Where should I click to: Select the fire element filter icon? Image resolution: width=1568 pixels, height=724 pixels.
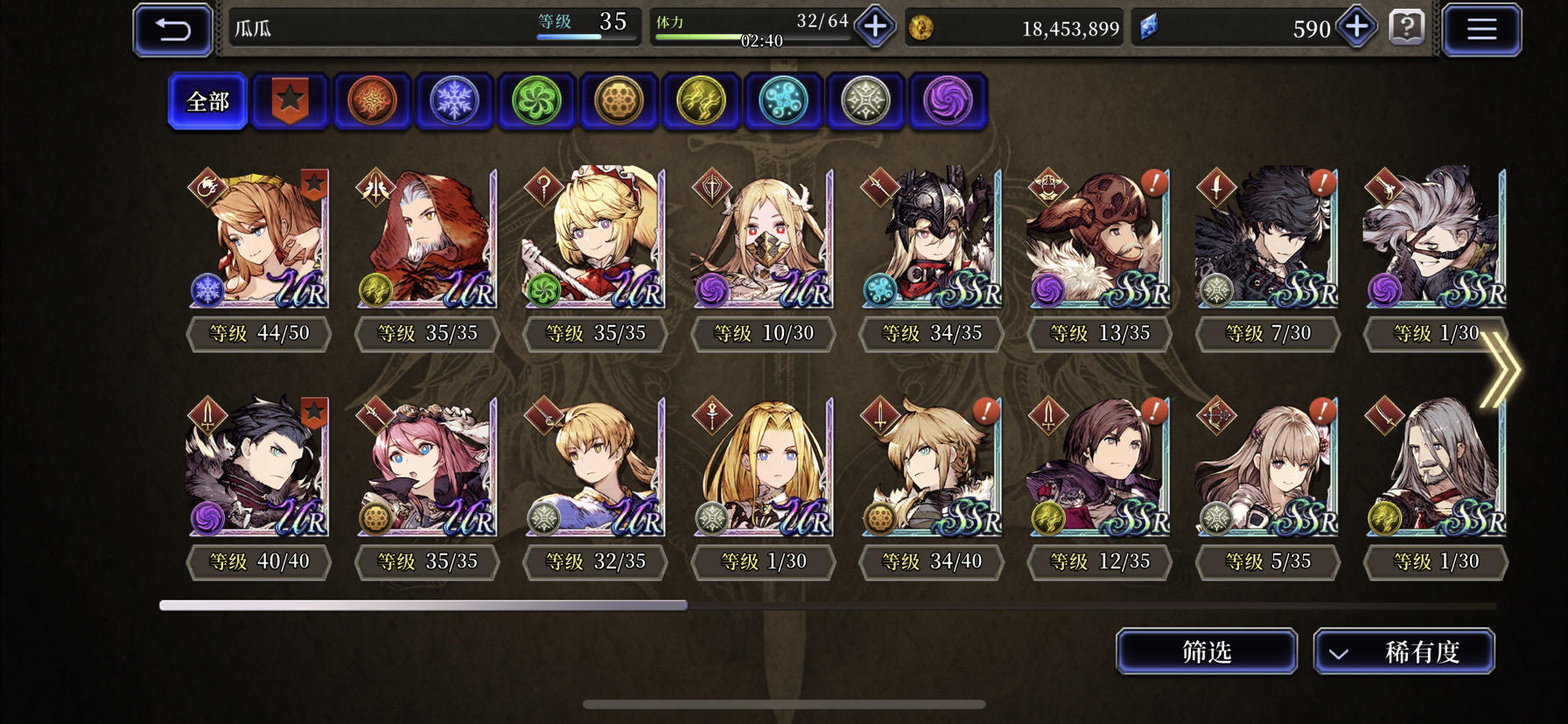click(372, 101)
